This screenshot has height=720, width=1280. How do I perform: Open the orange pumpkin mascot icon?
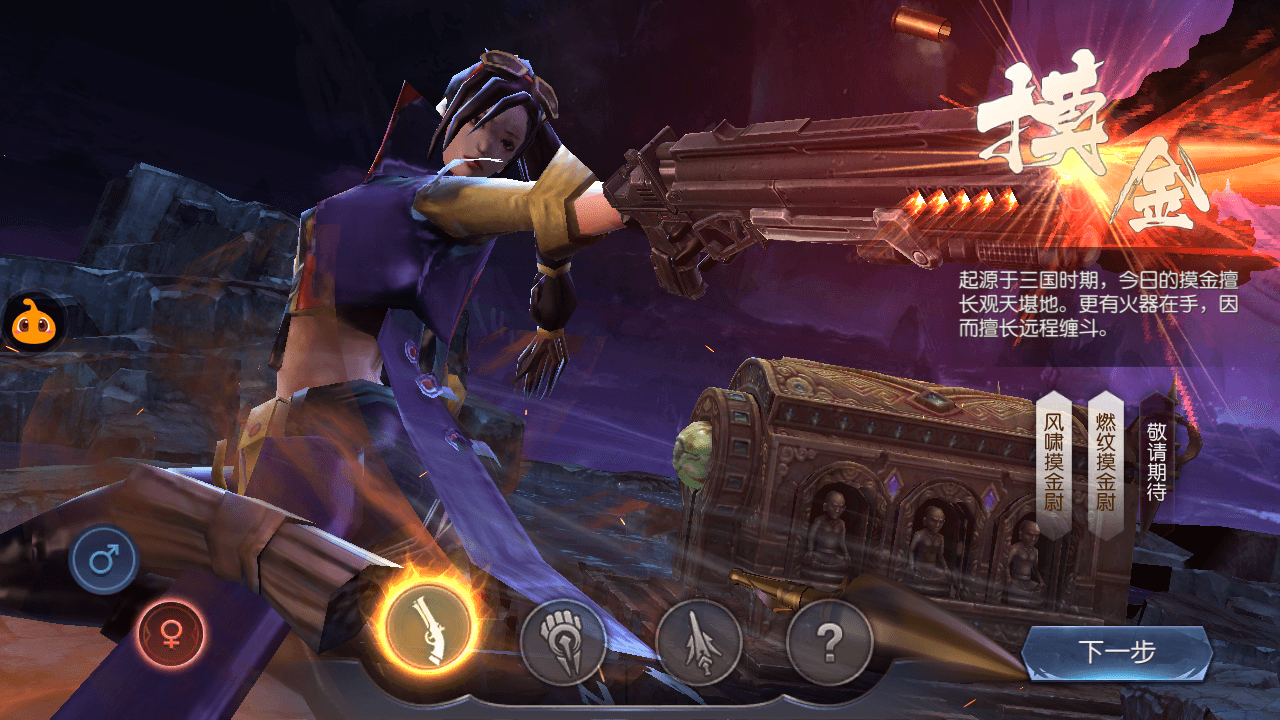click(33, 323)
